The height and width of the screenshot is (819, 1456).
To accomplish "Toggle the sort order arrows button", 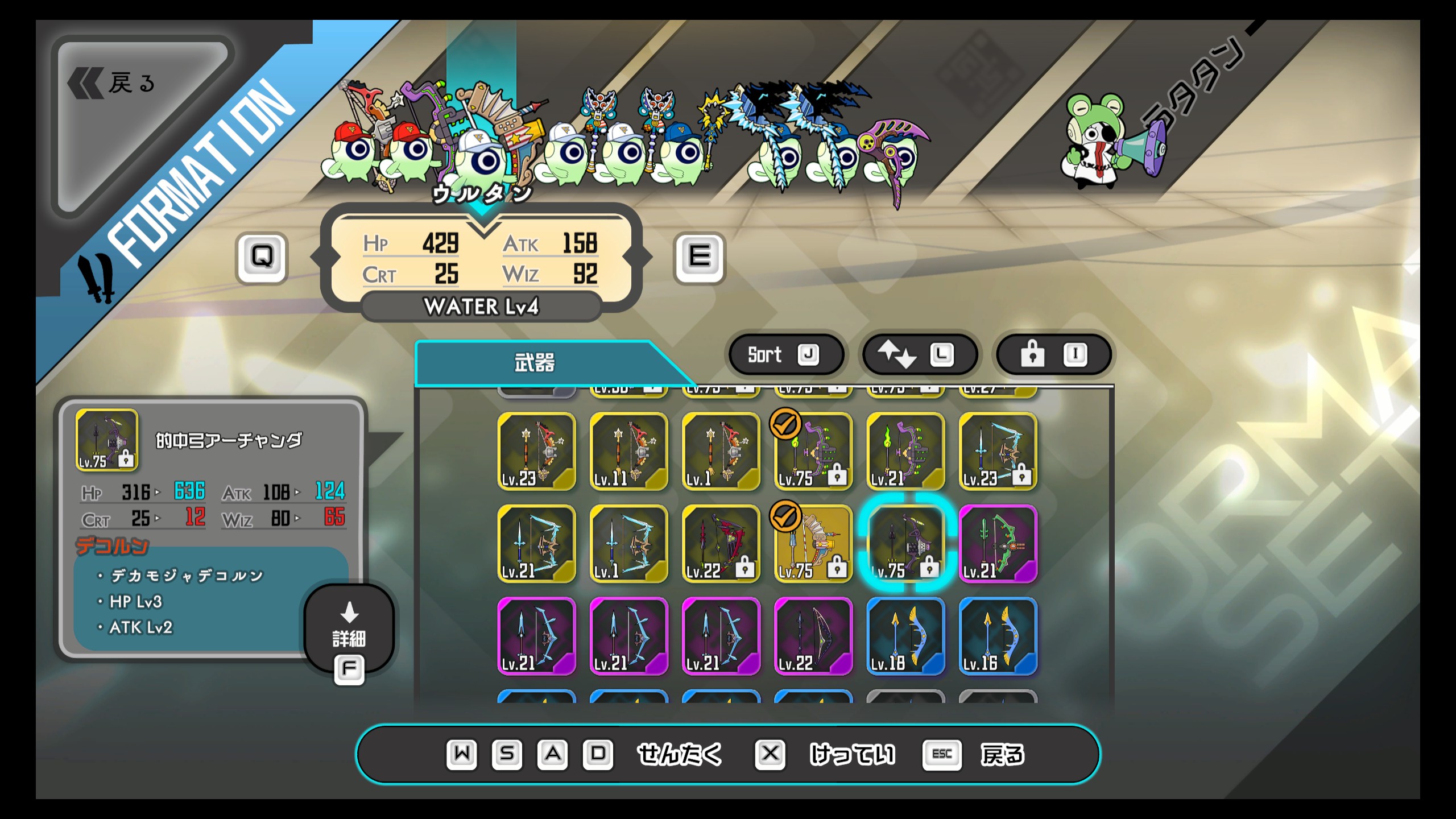I will pos(918,355).
